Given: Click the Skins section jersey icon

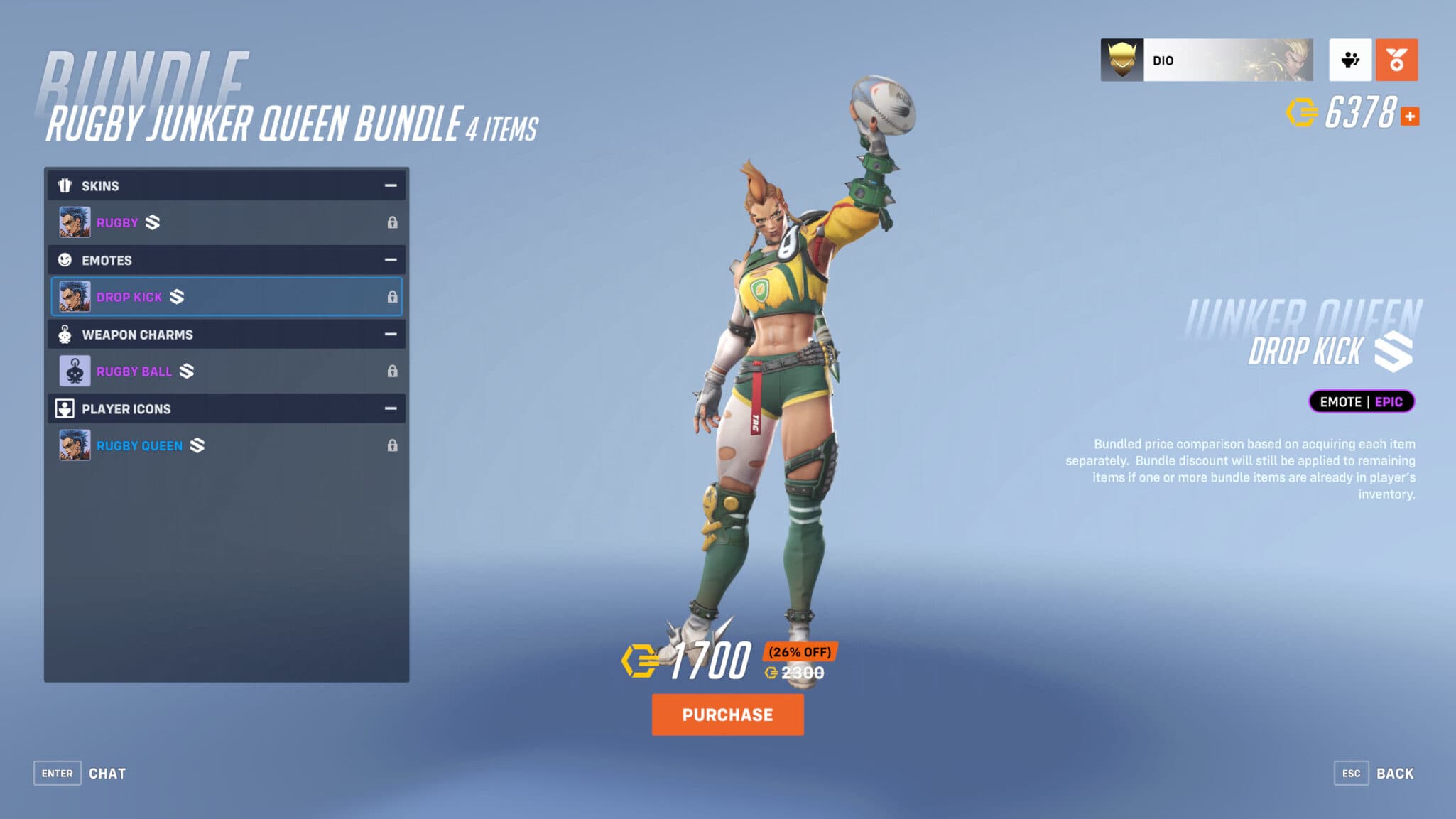Looking at the screenshot, I should (x=65, y=185).
